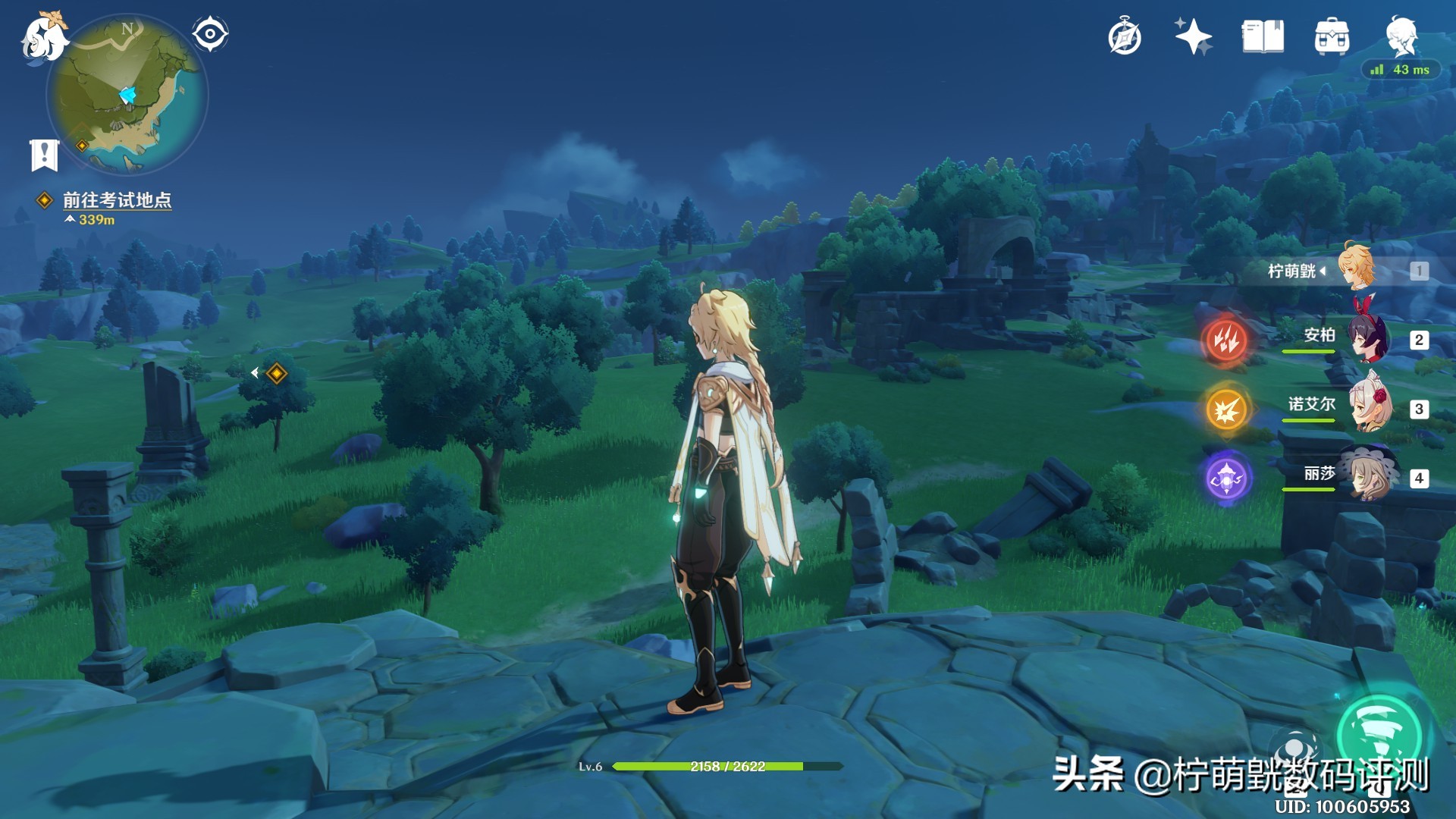Select the tracked quest 前往考试地点
1456x819 pixels.
click(x=116, y=200)
